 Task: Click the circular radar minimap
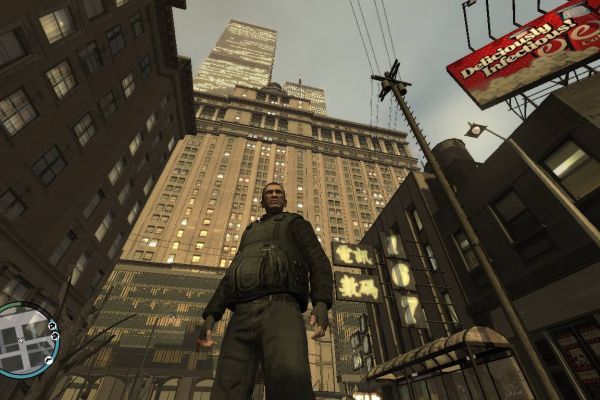(x=25, y=340)
